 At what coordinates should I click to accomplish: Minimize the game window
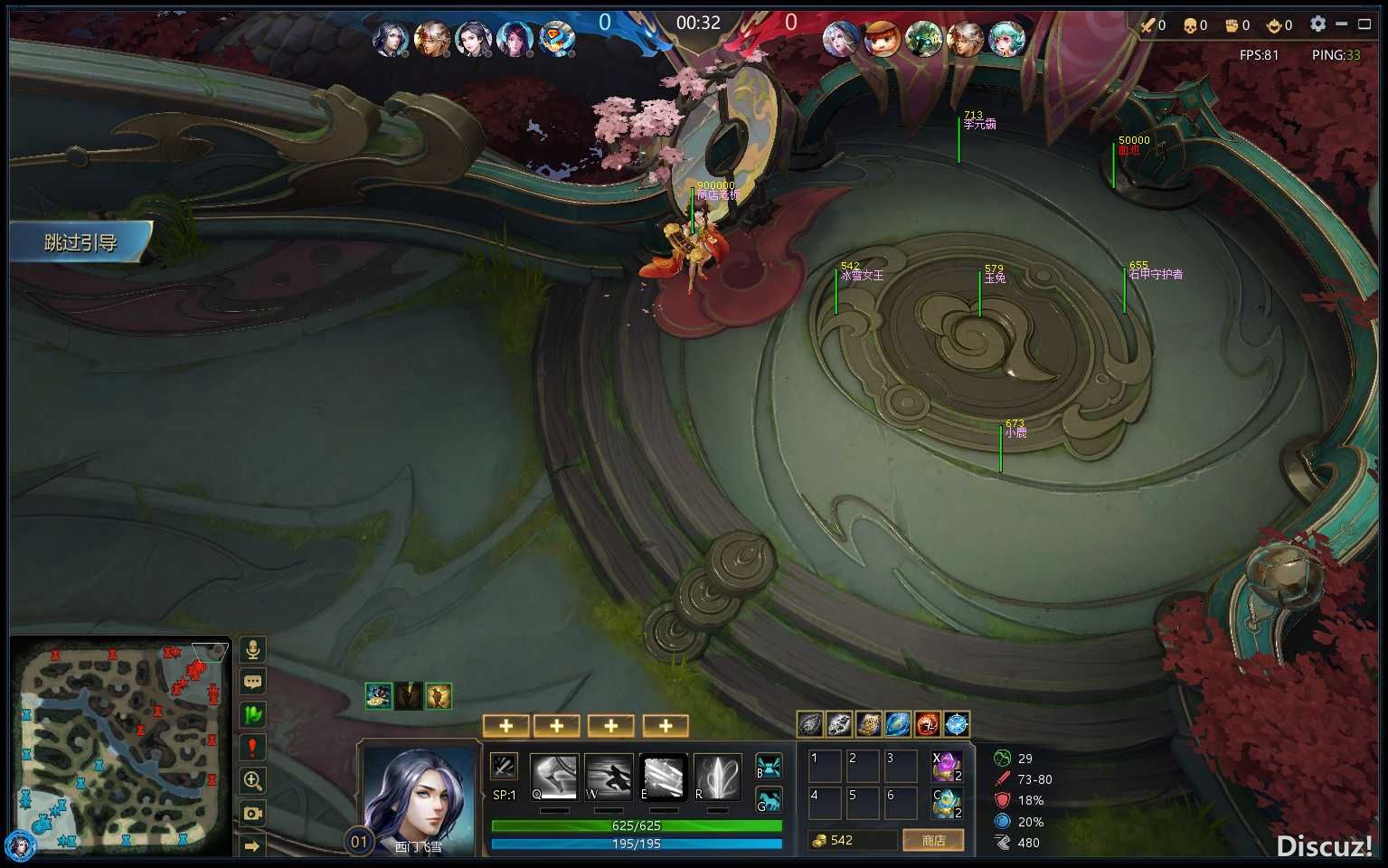1342,24
